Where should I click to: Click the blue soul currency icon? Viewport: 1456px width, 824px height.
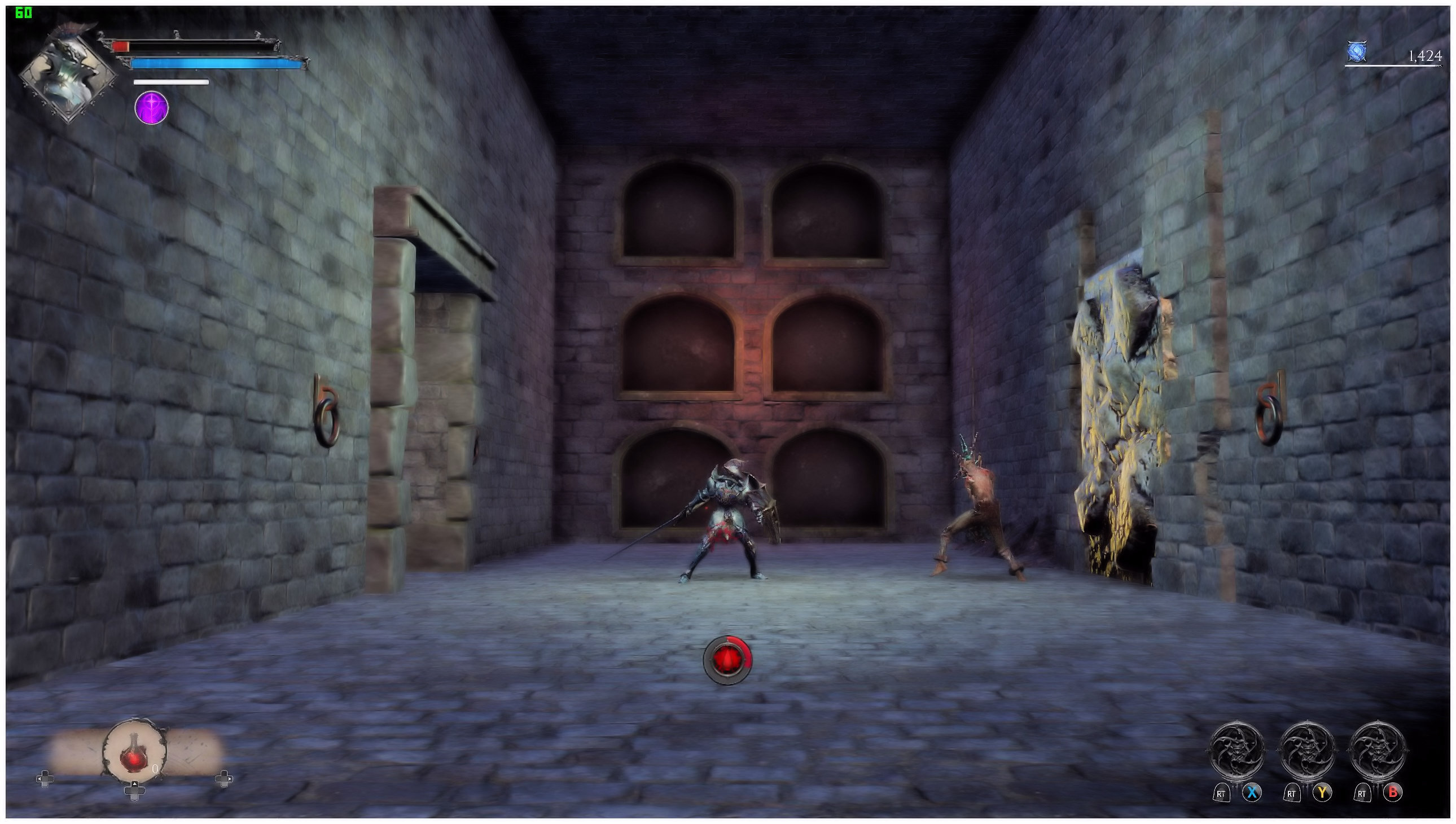point(1357,52)
